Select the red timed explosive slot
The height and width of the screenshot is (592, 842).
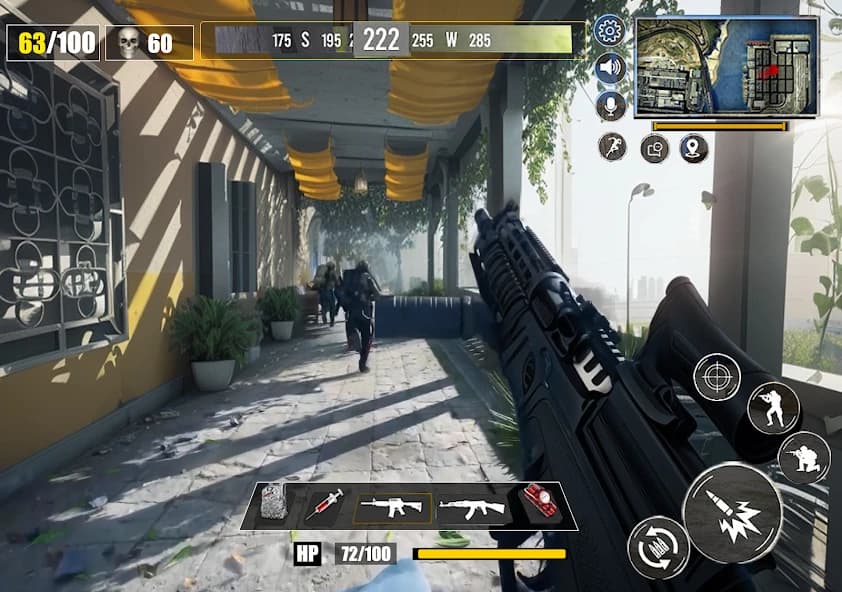coord(540,505)
